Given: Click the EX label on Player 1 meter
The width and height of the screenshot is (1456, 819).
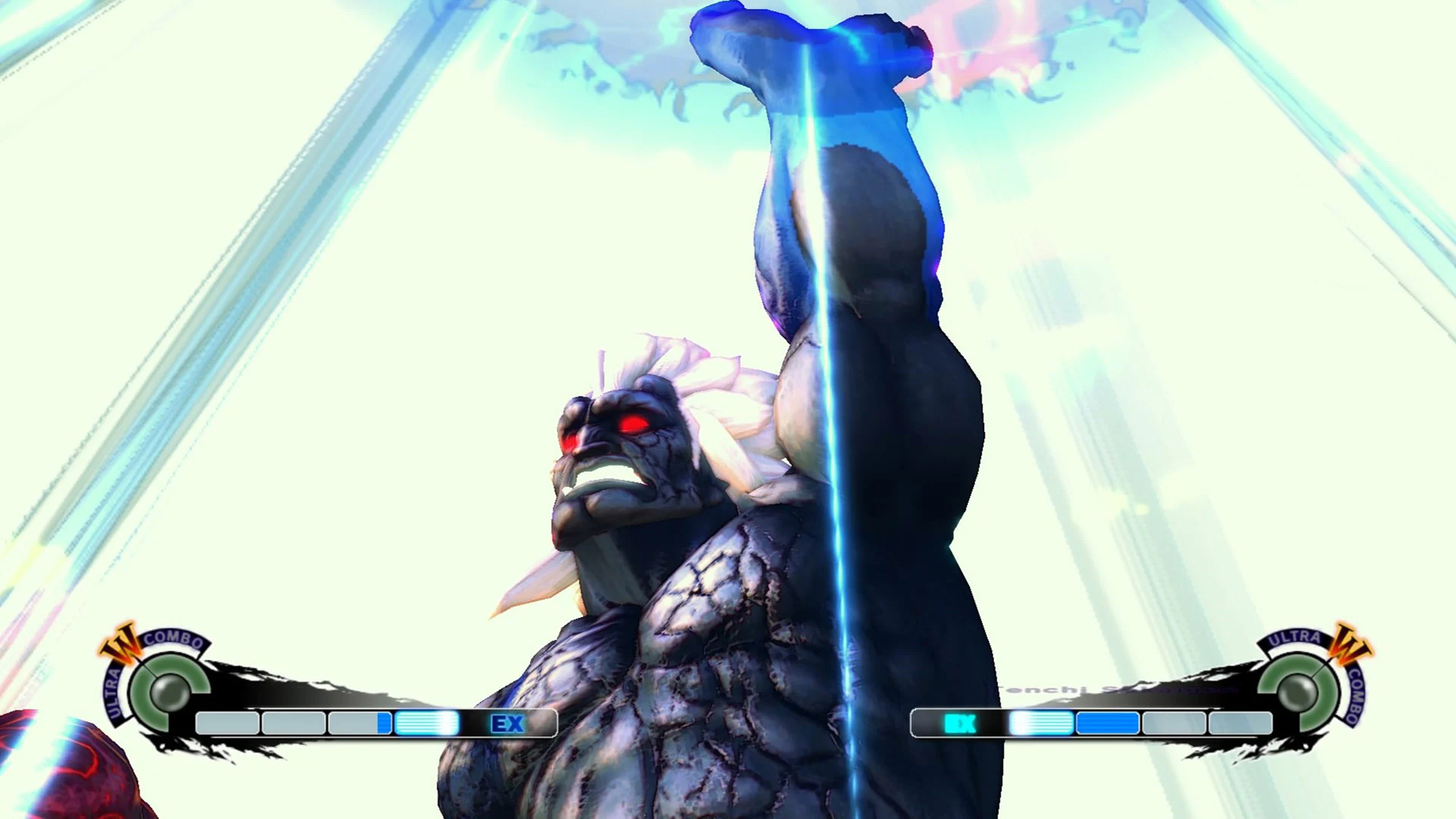Looking at the screenshot, I should coord(508,722).
